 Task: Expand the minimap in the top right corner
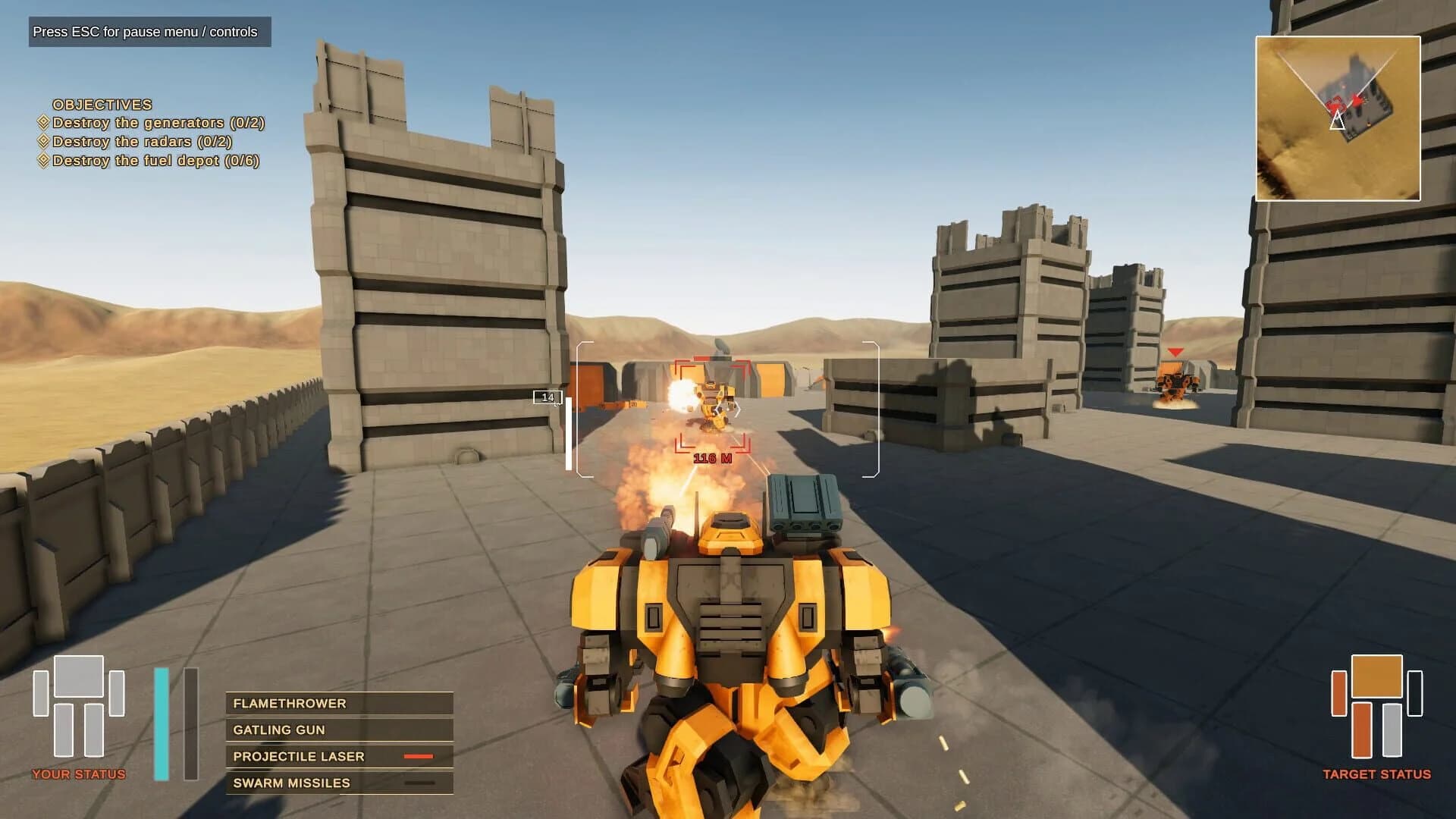click(x=1339, y=118)
